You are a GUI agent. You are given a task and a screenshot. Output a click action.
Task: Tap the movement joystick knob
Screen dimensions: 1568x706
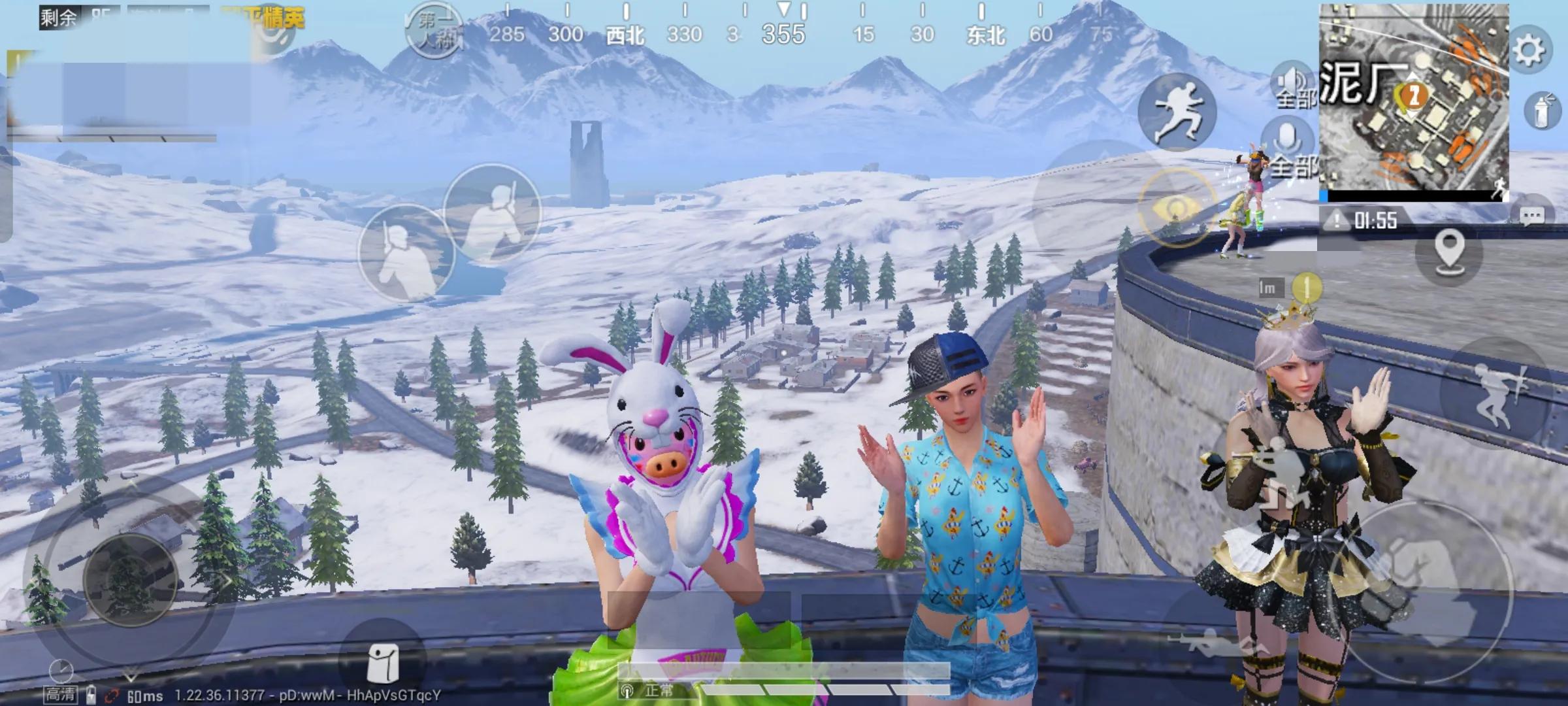tap(130, 579)
